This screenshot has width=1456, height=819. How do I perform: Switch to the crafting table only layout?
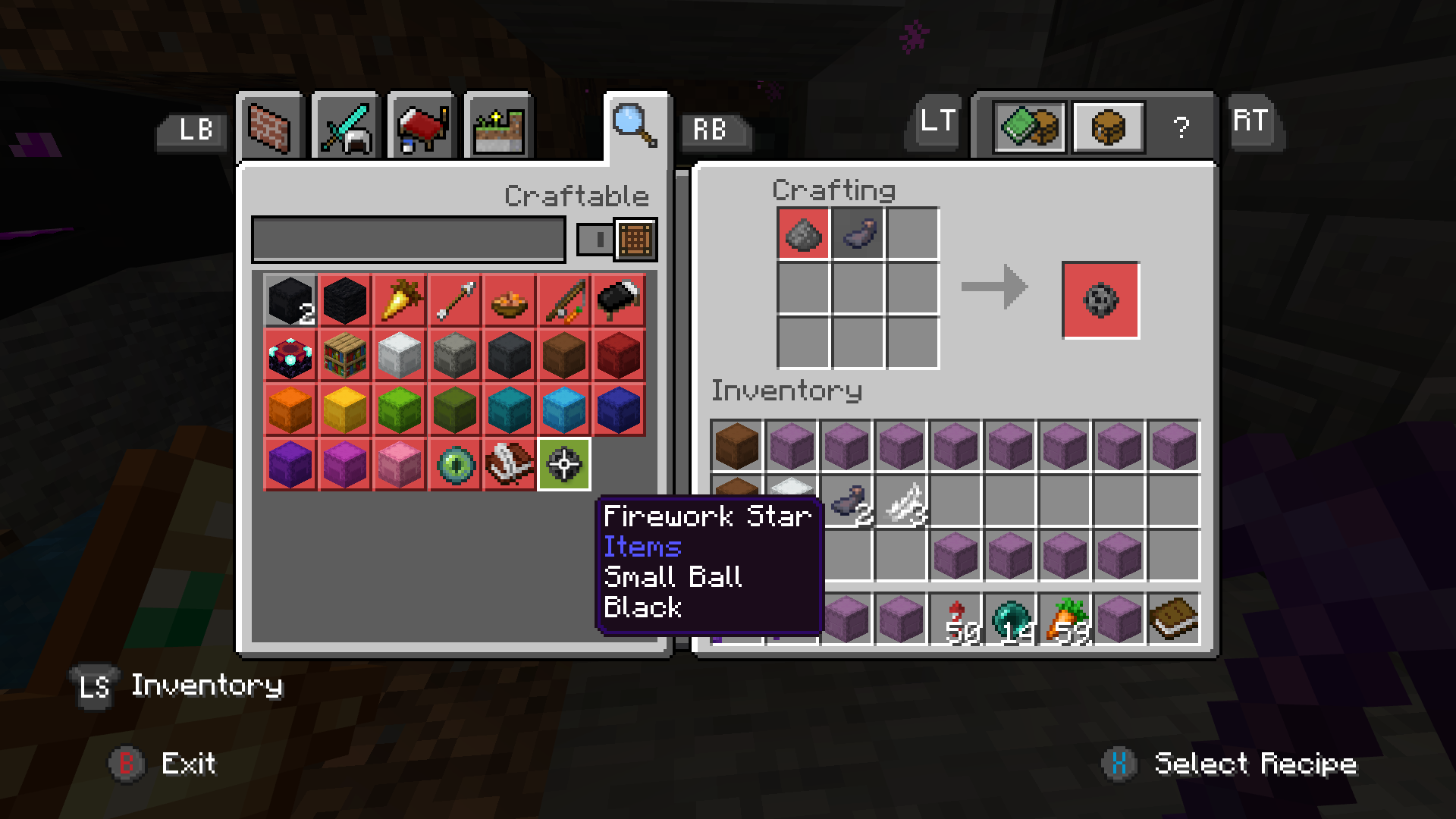point(1108,127)
